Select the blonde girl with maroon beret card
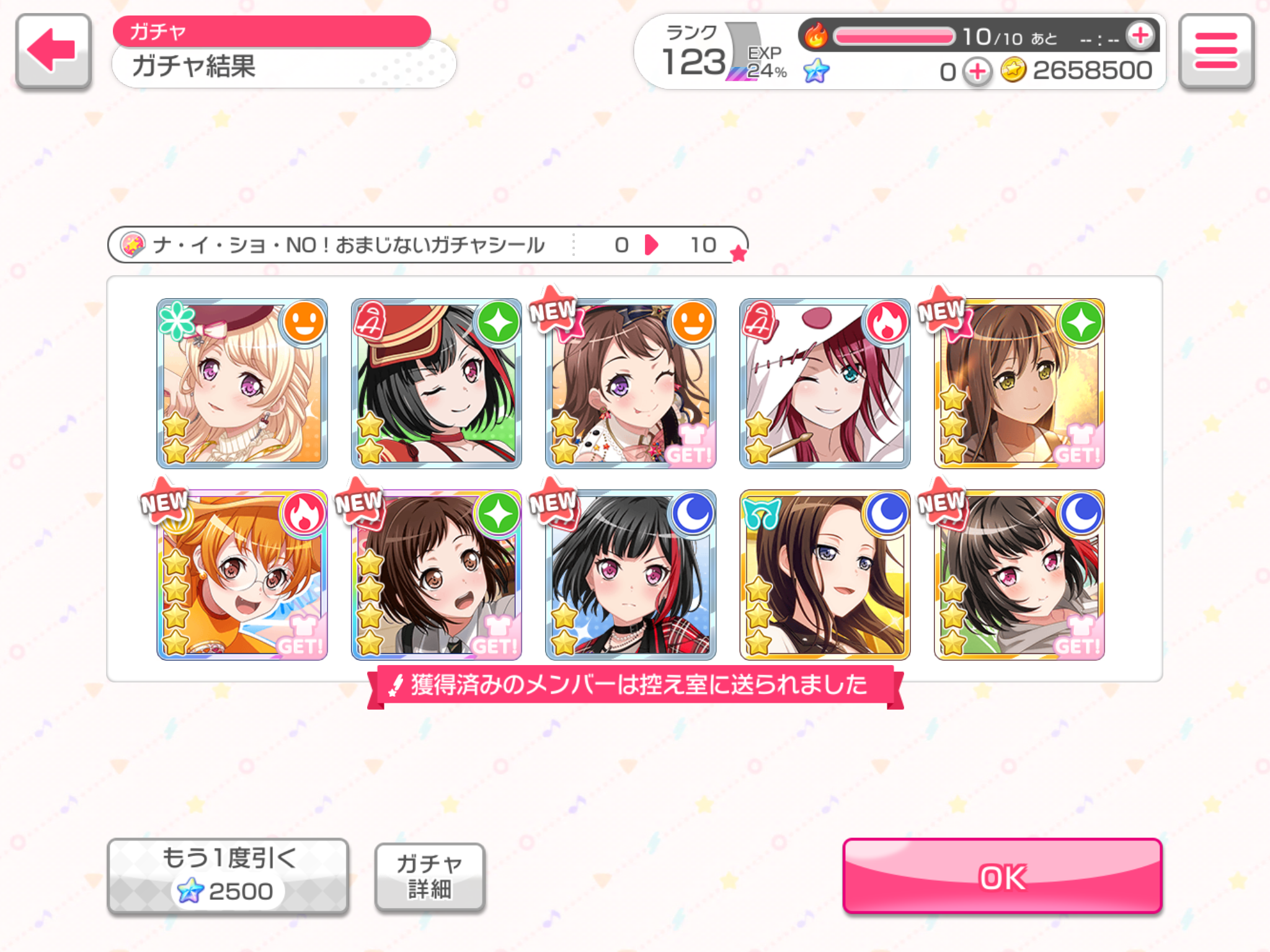This screenshot has height=952, width=1270. (x=242, y=383)
